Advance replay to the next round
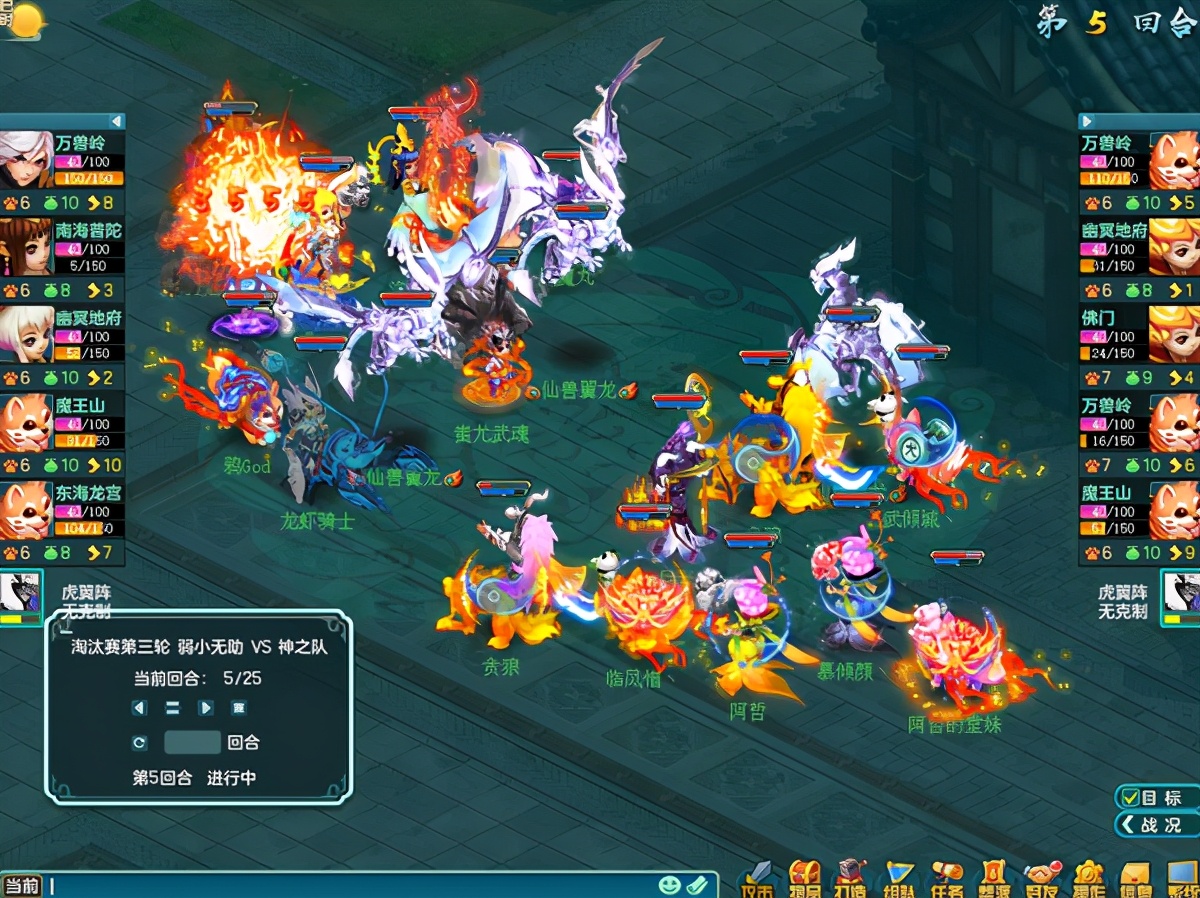Viewport: 1200px width, 898px height. coord(206,708)
